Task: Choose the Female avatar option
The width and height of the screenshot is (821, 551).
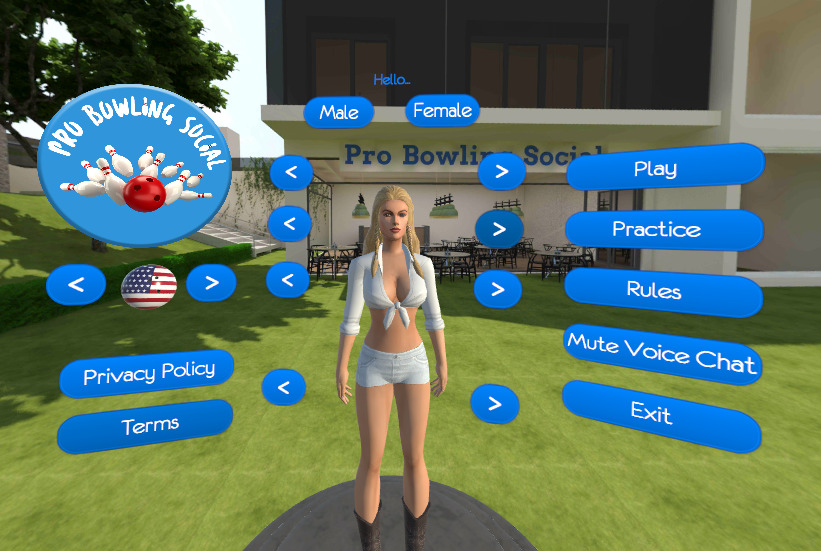Action: 442,110
